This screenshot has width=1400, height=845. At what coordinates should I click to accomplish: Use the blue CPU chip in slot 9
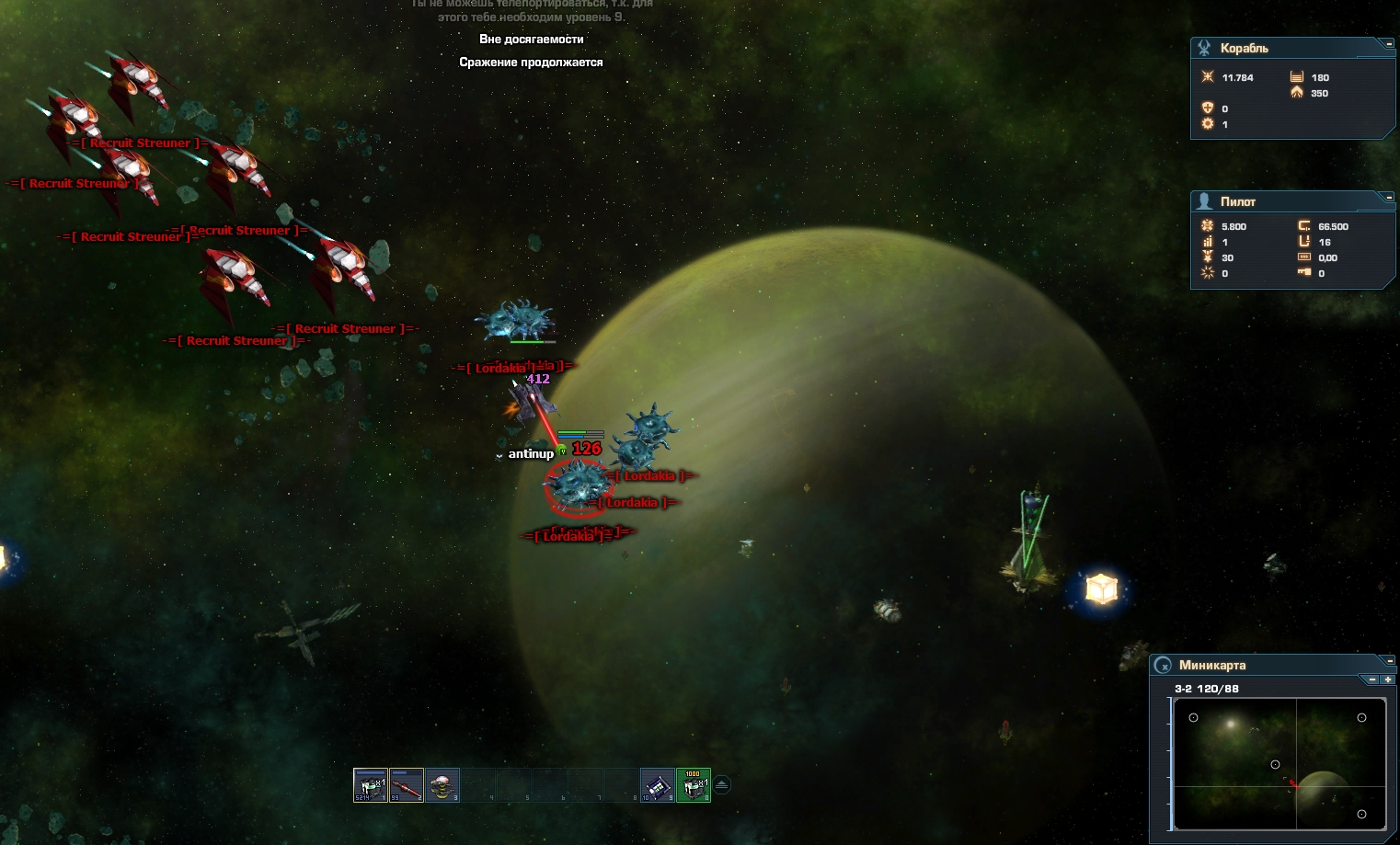[657, 785]
